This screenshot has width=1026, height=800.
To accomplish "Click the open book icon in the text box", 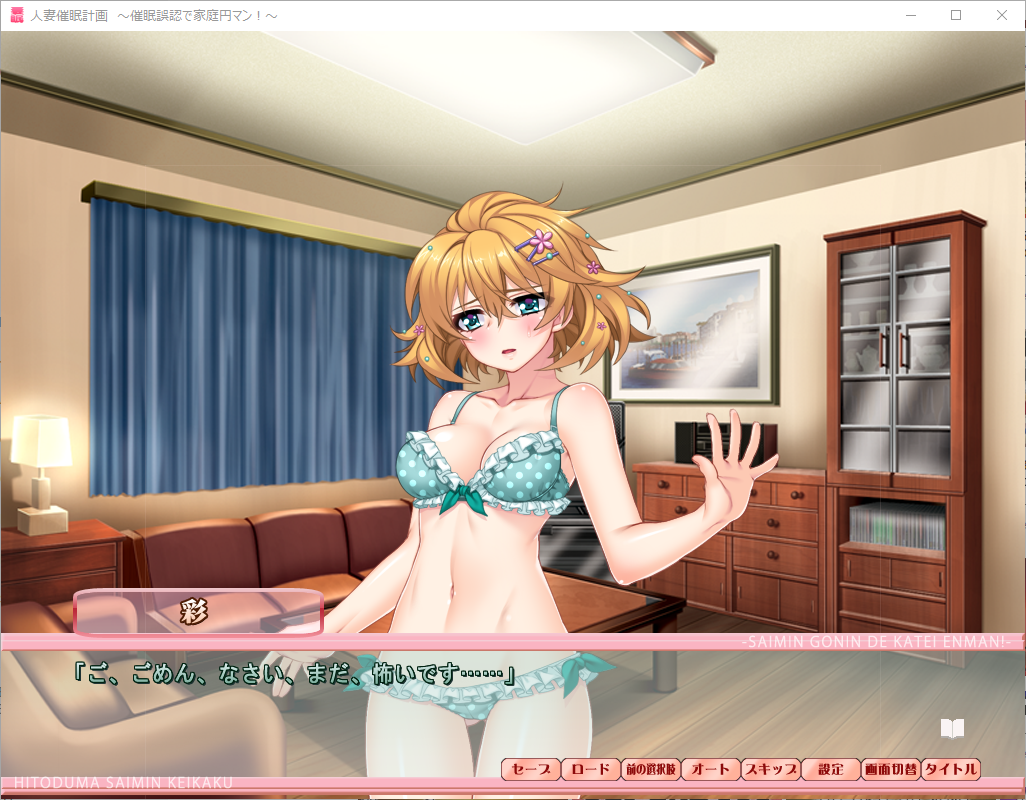I will (952, 728).
